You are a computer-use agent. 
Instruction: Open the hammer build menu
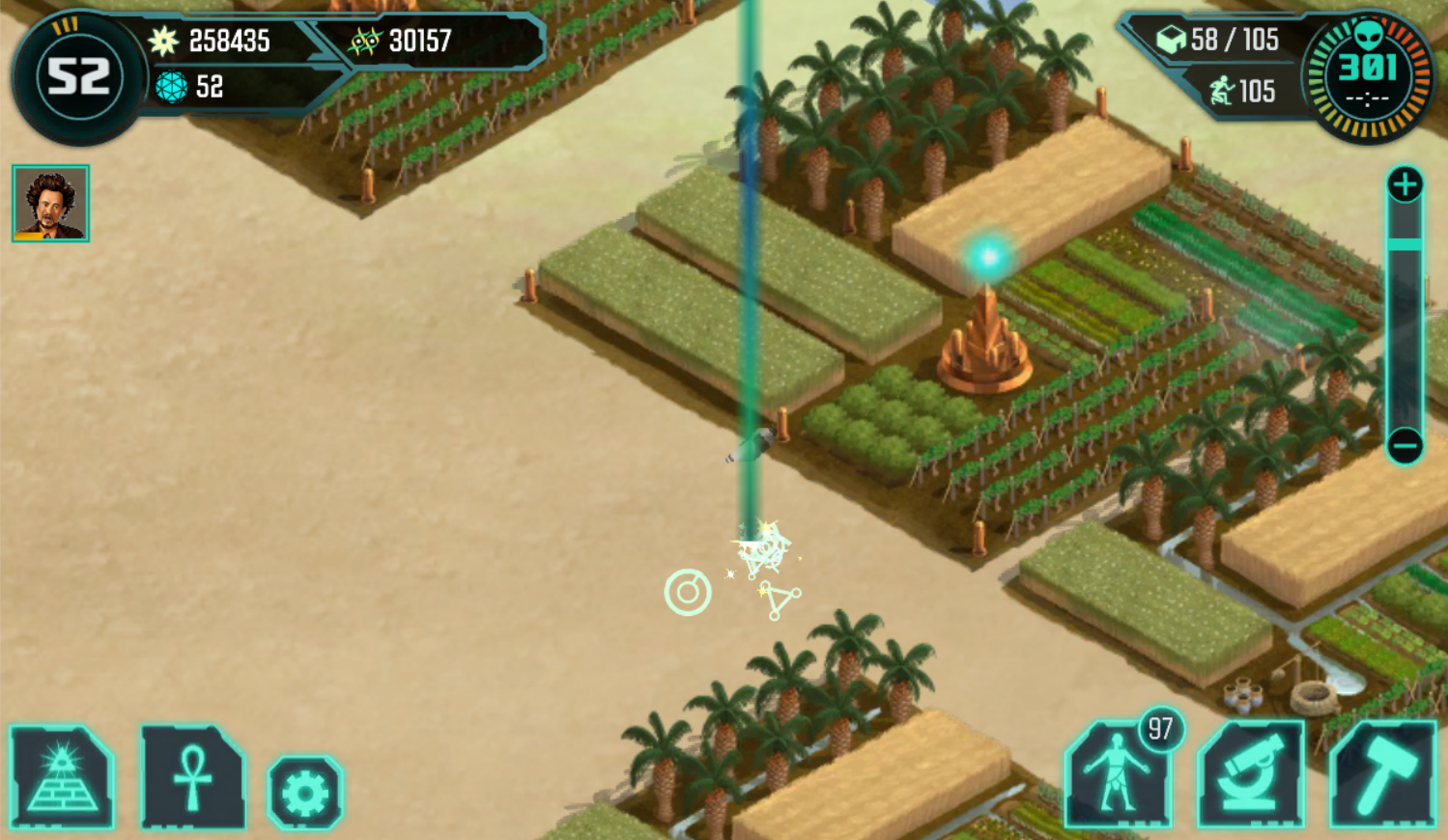click(1382, 775)
